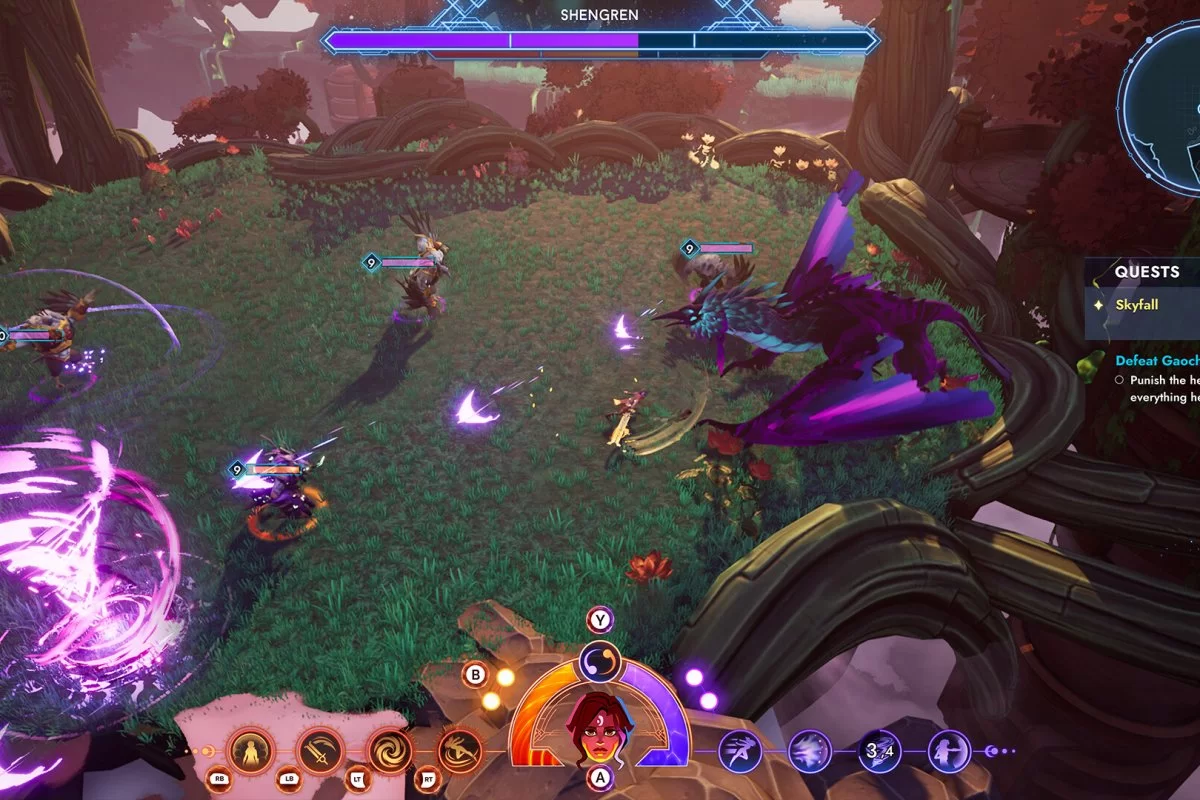Select the red-haired hero portrait

click(599, 727)
